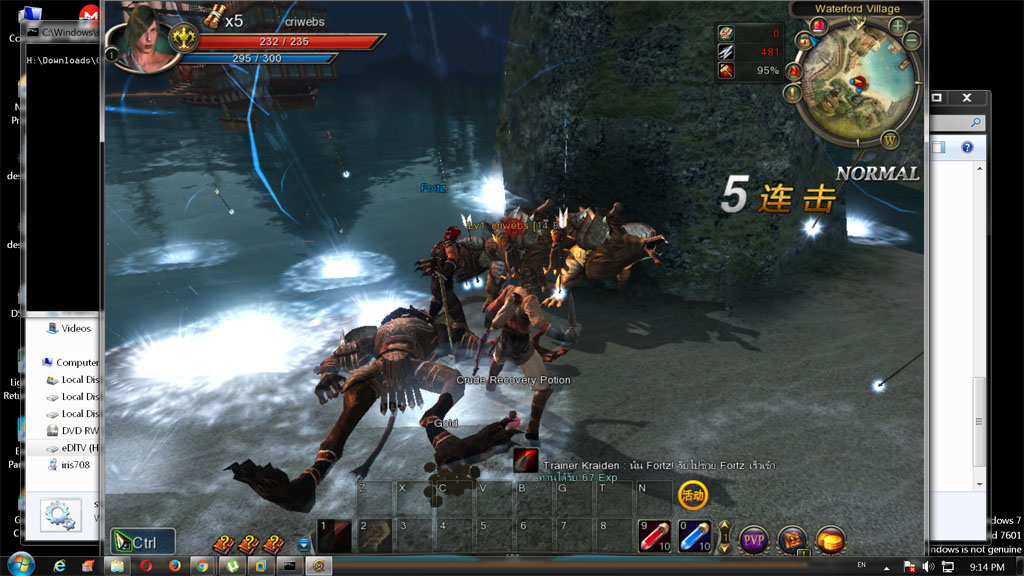Activate the skill in hotbar slot 1
This screenshot has width=1024, height=576.
coord(335,536)
